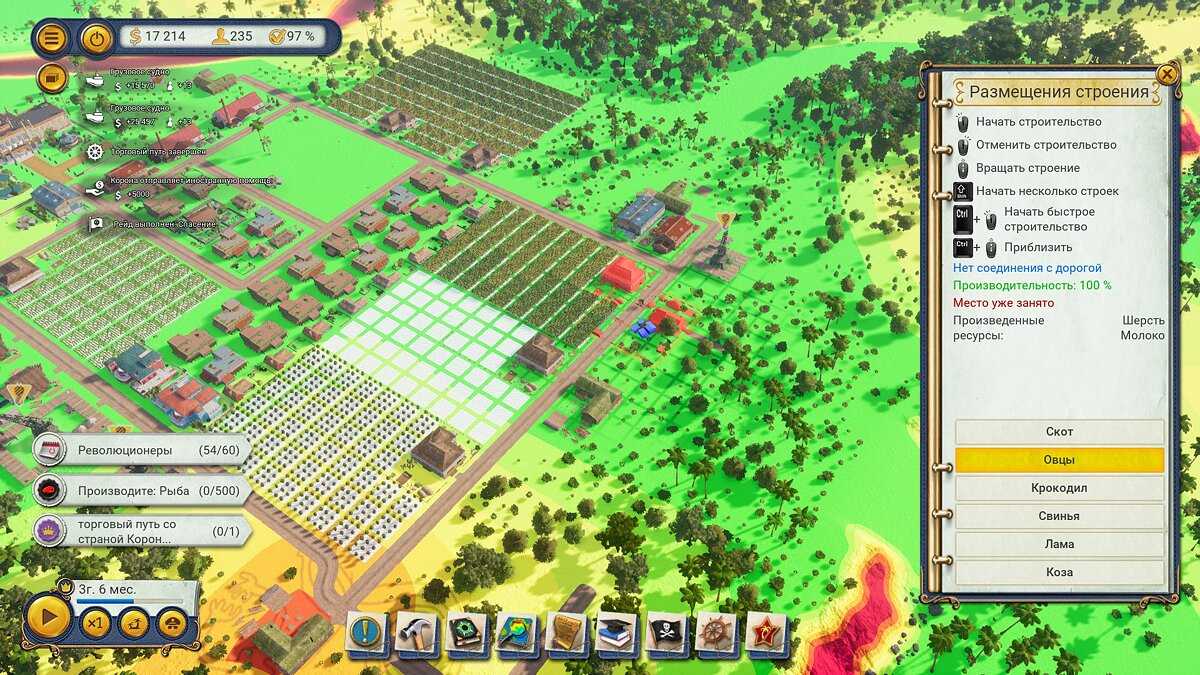1200x675 pixels.
Task: Click the round power button
Action: click(96, 38)
